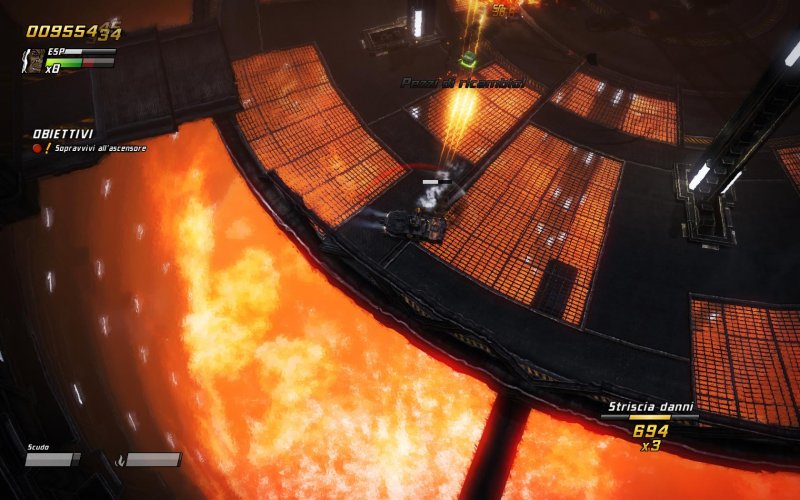The height and width of the screenshot is (500, 800).
Task: Click the character portrait icon
Action: (33, 63)
